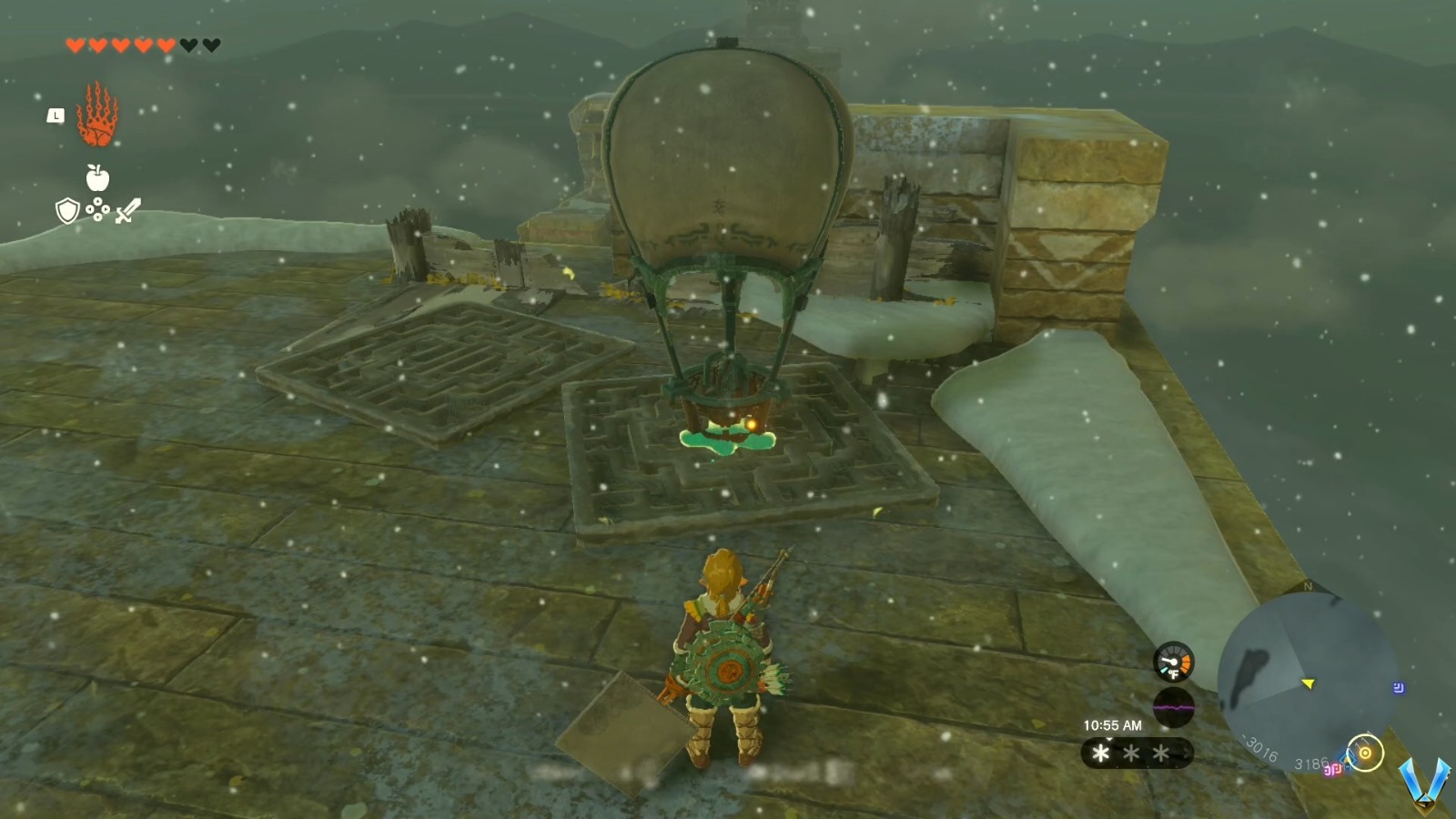Click the apple meal indicator icon
1456x819 pixels.
click(97, 177)
